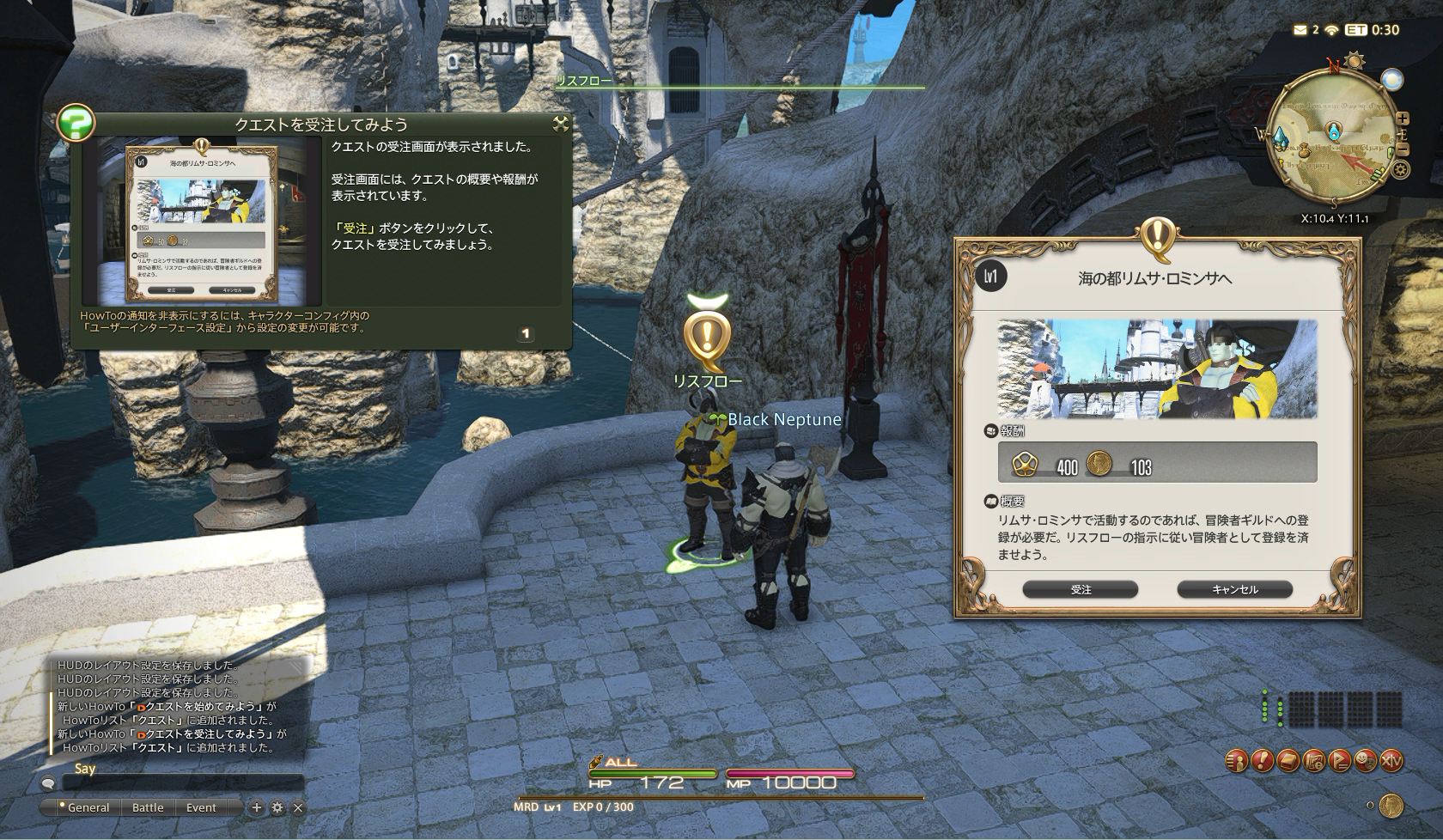Open the chat mode speech bubble selector
The width and height of the screenshot is (1443, 840).
click(x=48, y=782)
